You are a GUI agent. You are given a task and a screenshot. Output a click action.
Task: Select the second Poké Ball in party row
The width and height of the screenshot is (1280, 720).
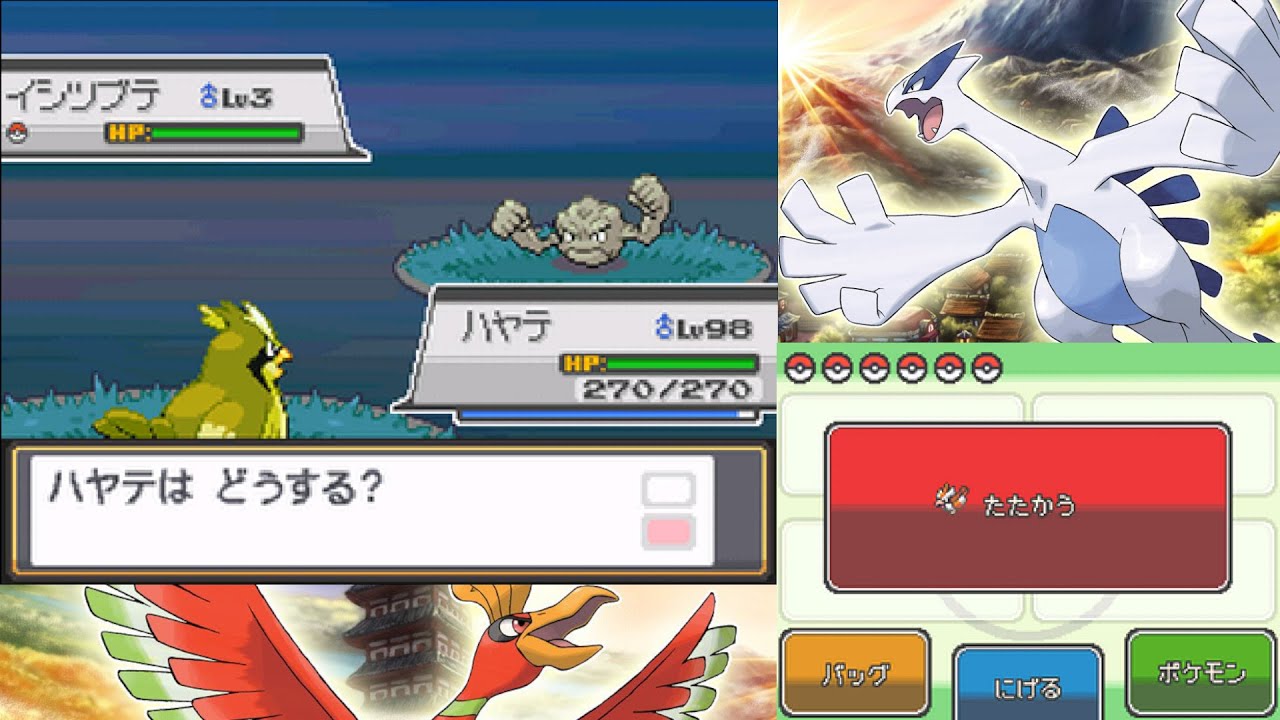838,367
